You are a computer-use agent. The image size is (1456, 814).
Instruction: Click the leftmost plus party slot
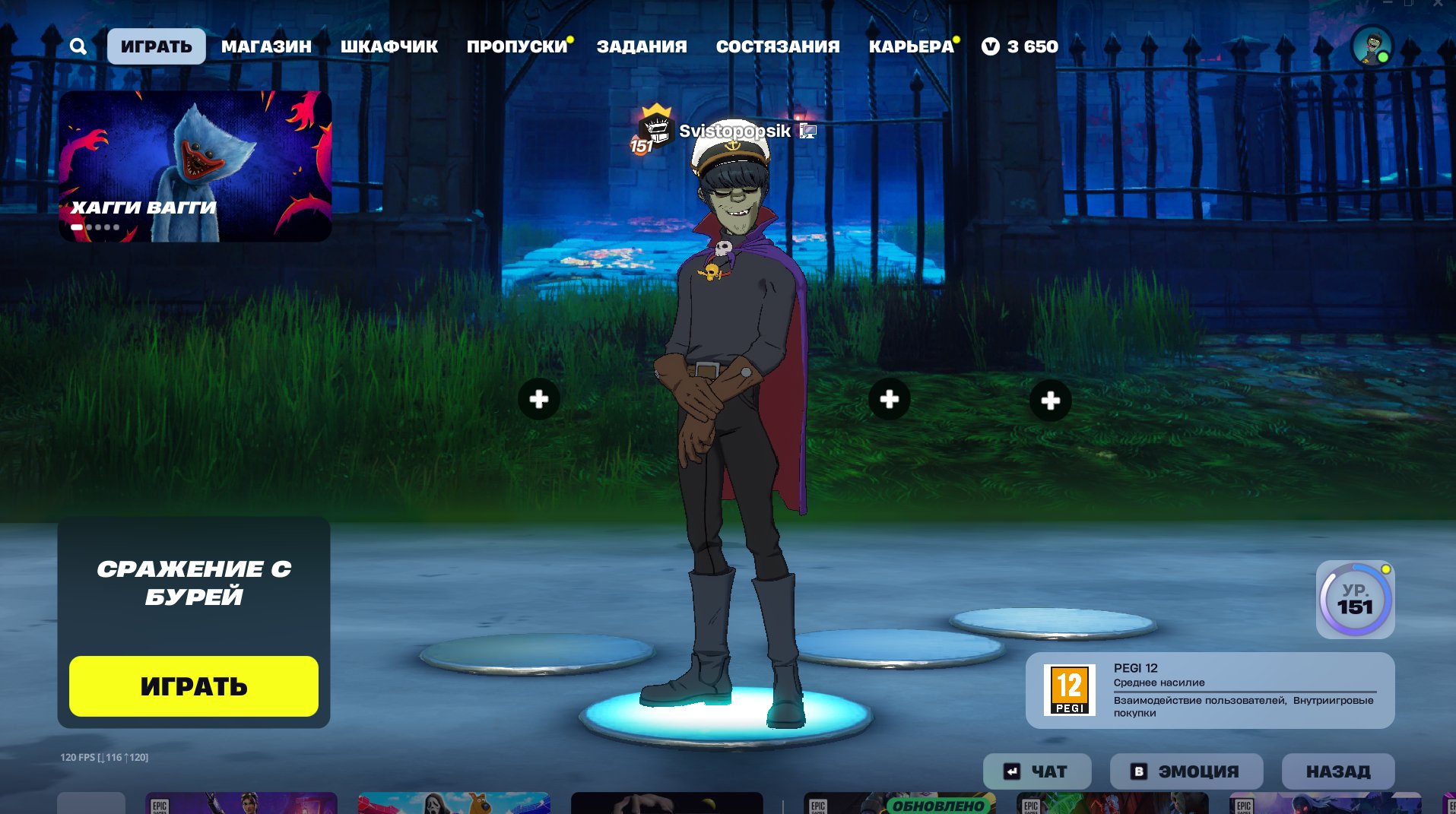tap(539, 398)
